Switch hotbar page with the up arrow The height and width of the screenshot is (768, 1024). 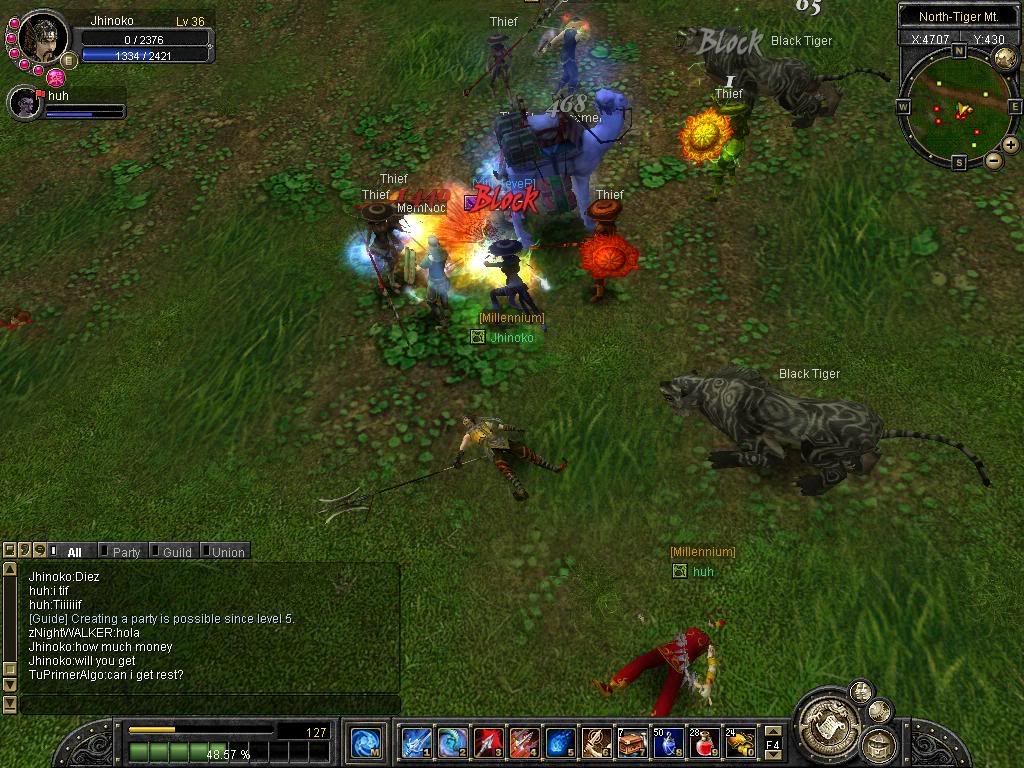(773, 731)
